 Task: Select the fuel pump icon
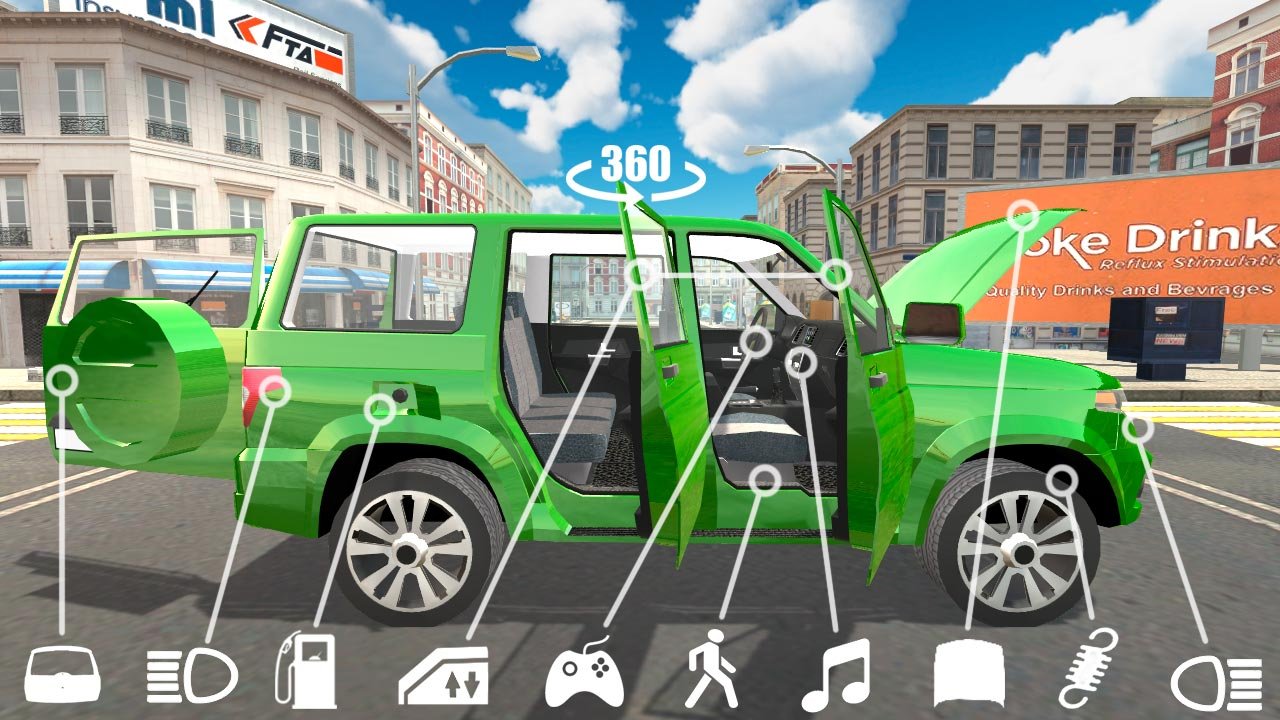[307, 671]
